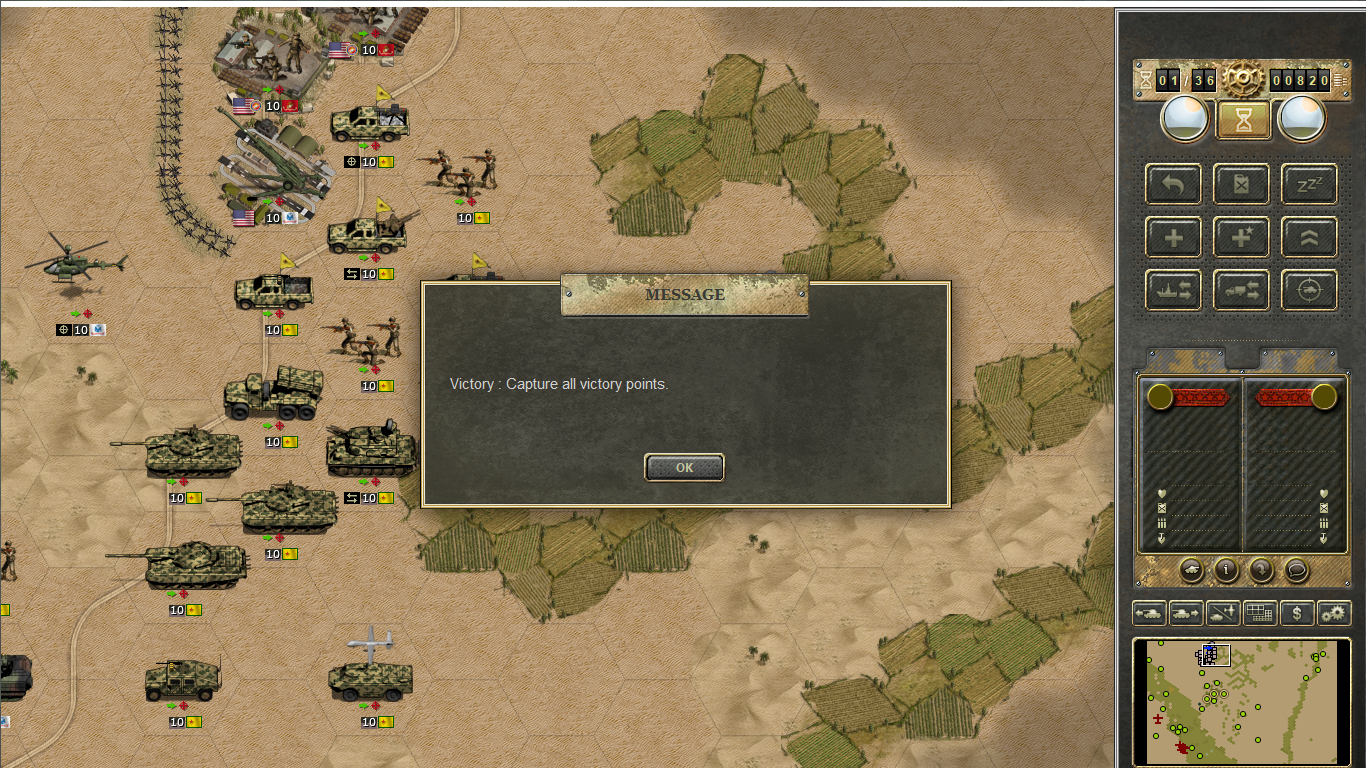Click the truck mount swap button
Viewport: 1366px width, 768px height.
[x=1241, y=290]
